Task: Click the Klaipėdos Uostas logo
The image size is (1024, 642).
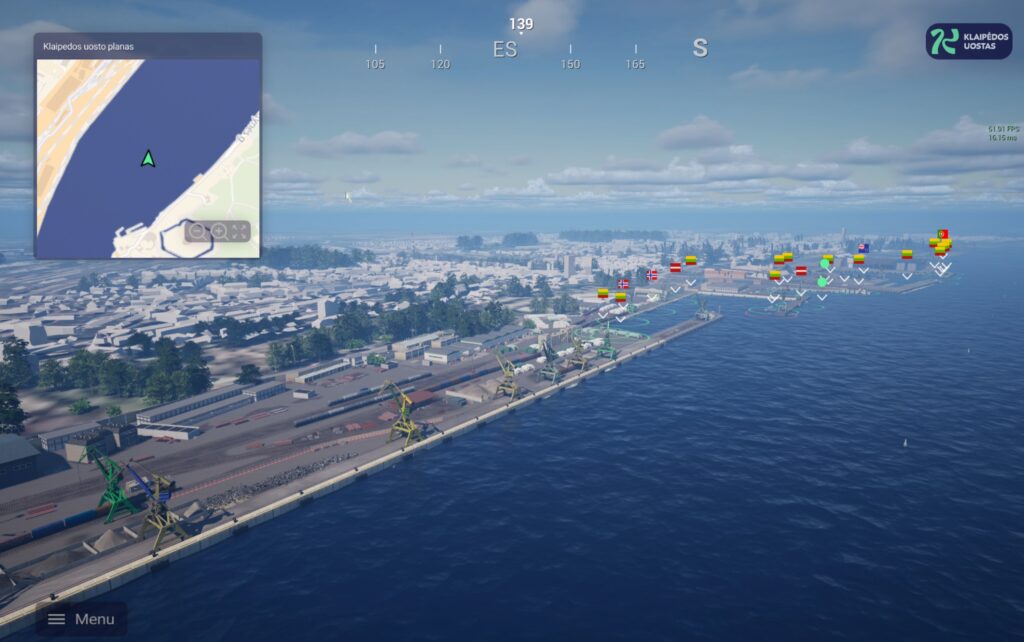Action: (x=968, y=41)
